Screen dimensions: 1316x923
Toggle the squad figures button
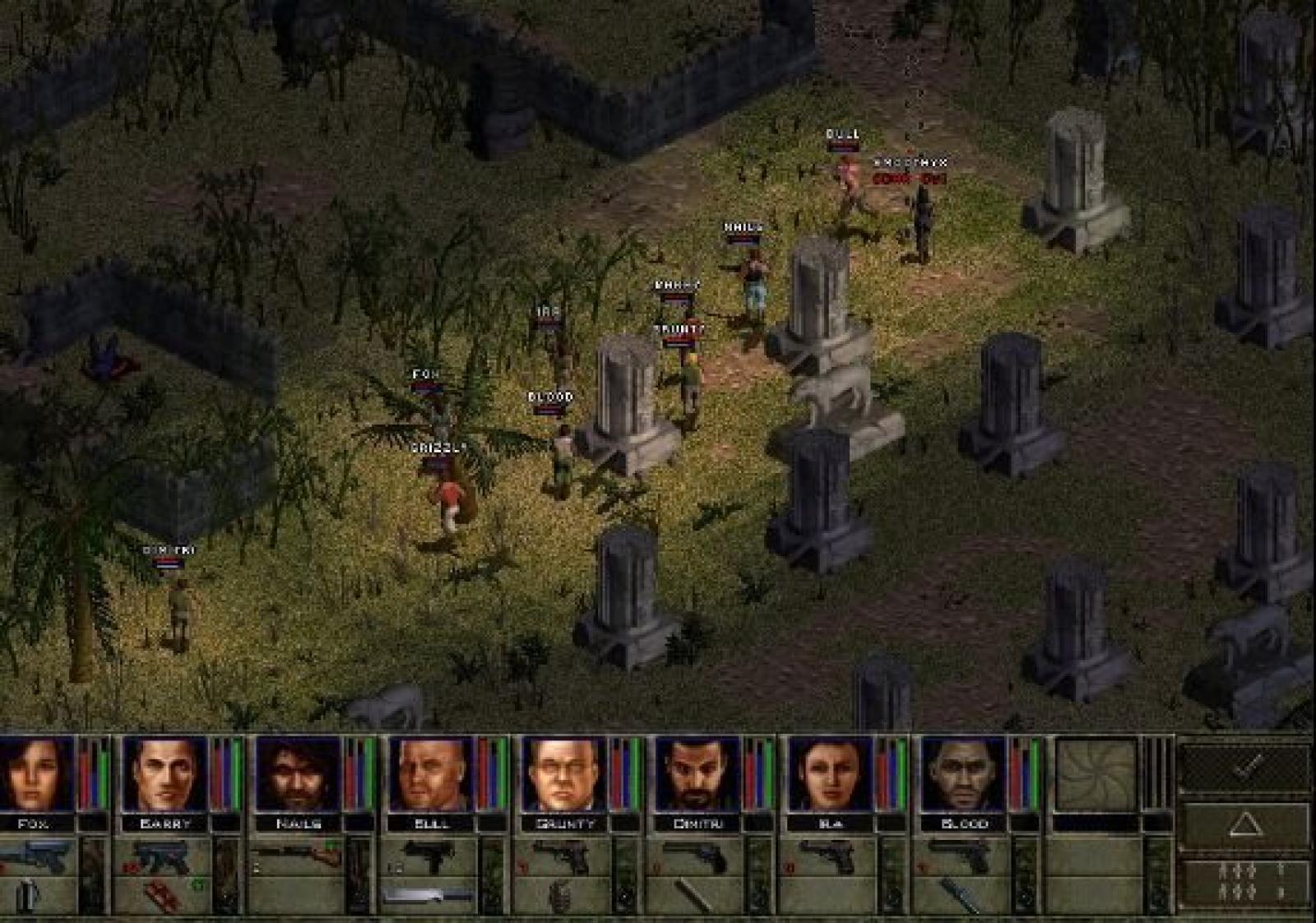1245,883
